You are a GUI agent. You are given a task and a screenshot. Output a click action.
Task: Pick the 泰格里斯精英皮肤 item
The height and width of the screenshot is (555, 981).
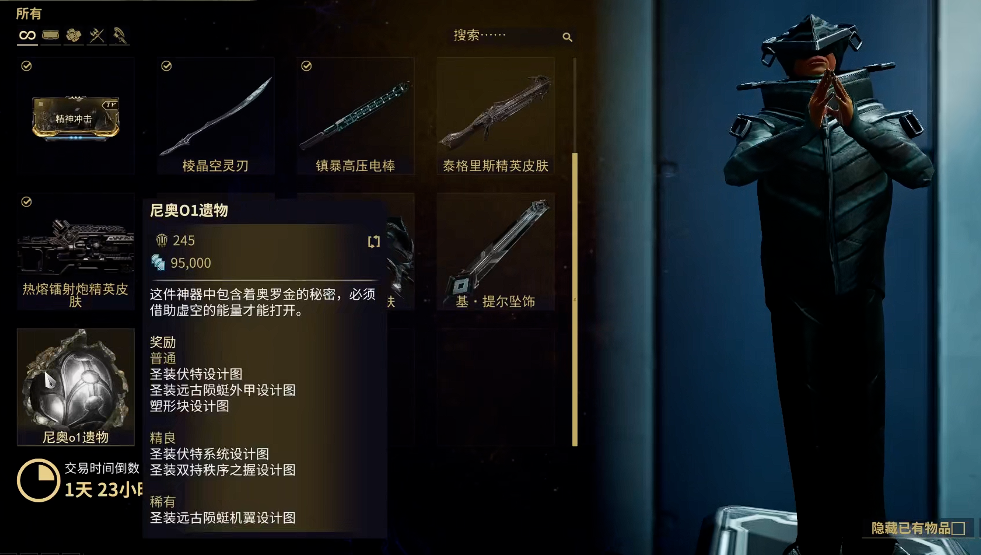click(495, 116)
